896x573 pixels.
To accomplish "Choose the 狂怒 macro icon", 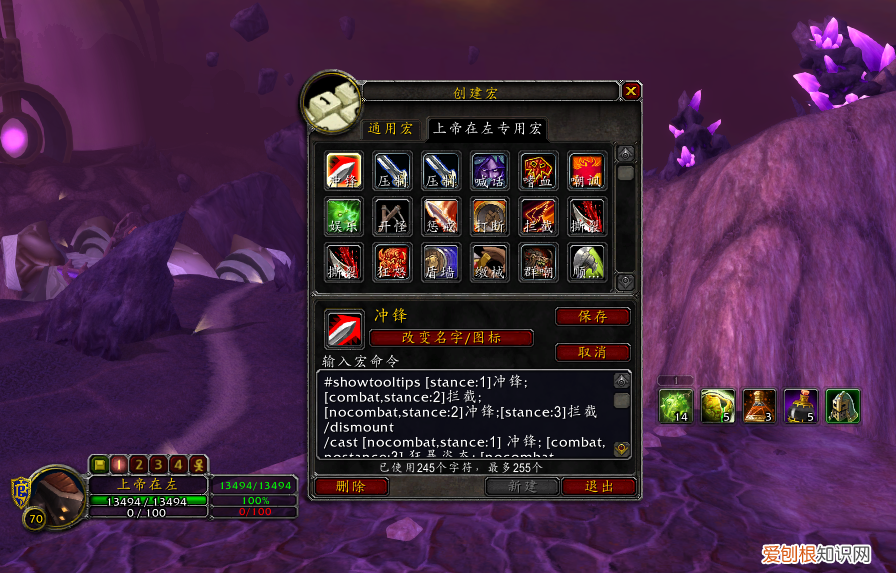I will [393, 263].
